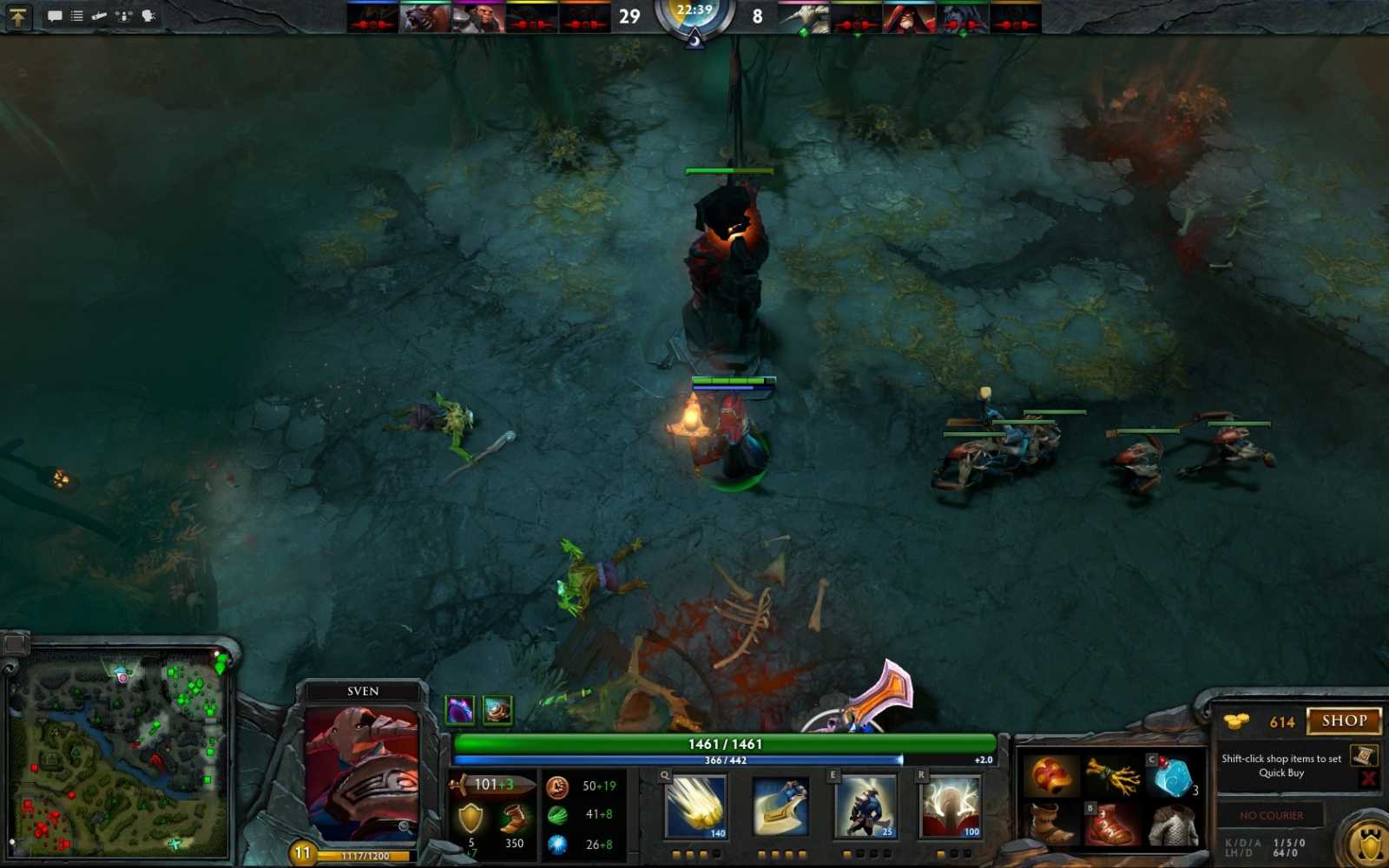The image size is (1389, 868).
Task: Open the SHOP button
Action: click(1342, 722)
